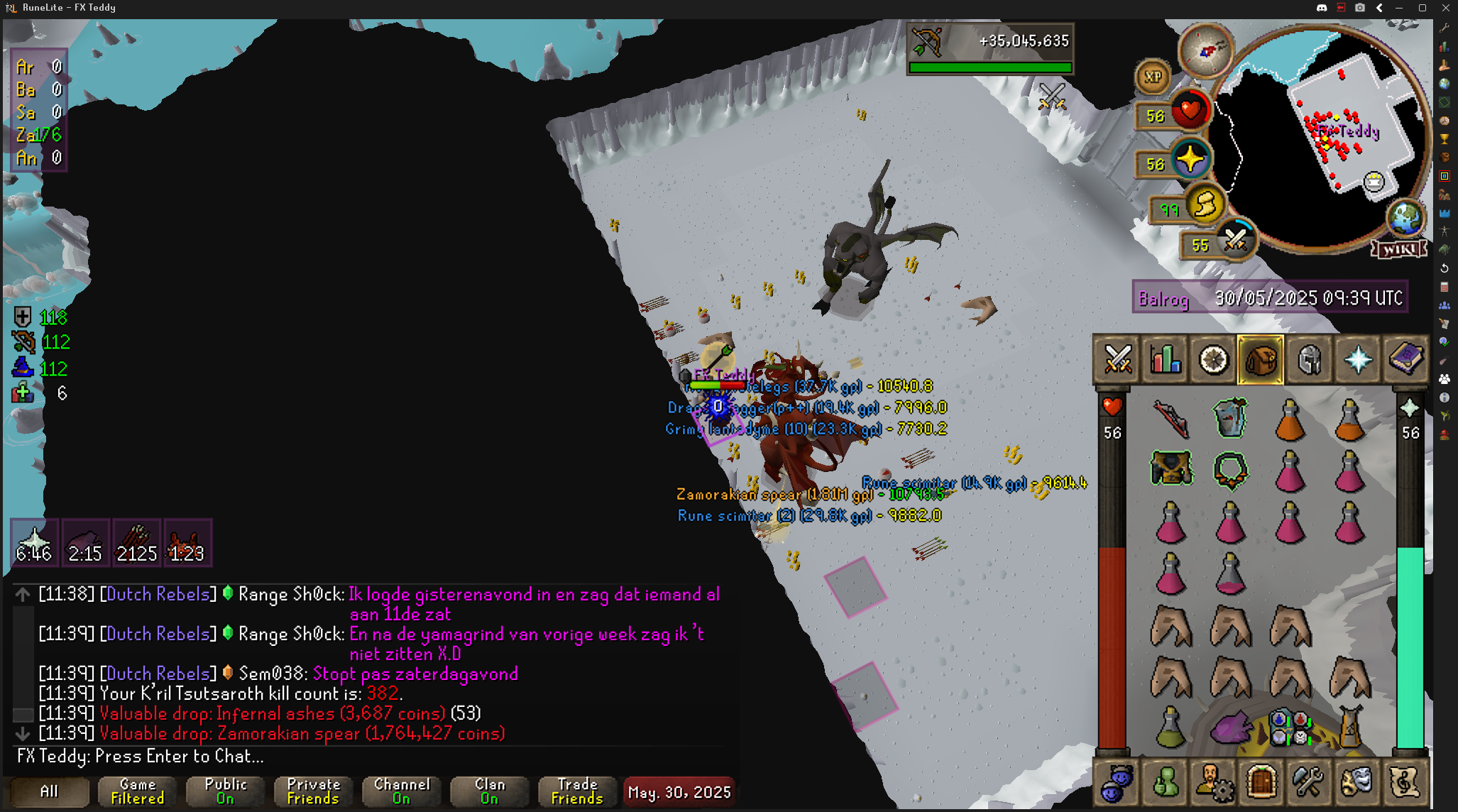1458x812 pixels.
Task: Switch to the Prayer tab
Action: tap(1357, 359)
